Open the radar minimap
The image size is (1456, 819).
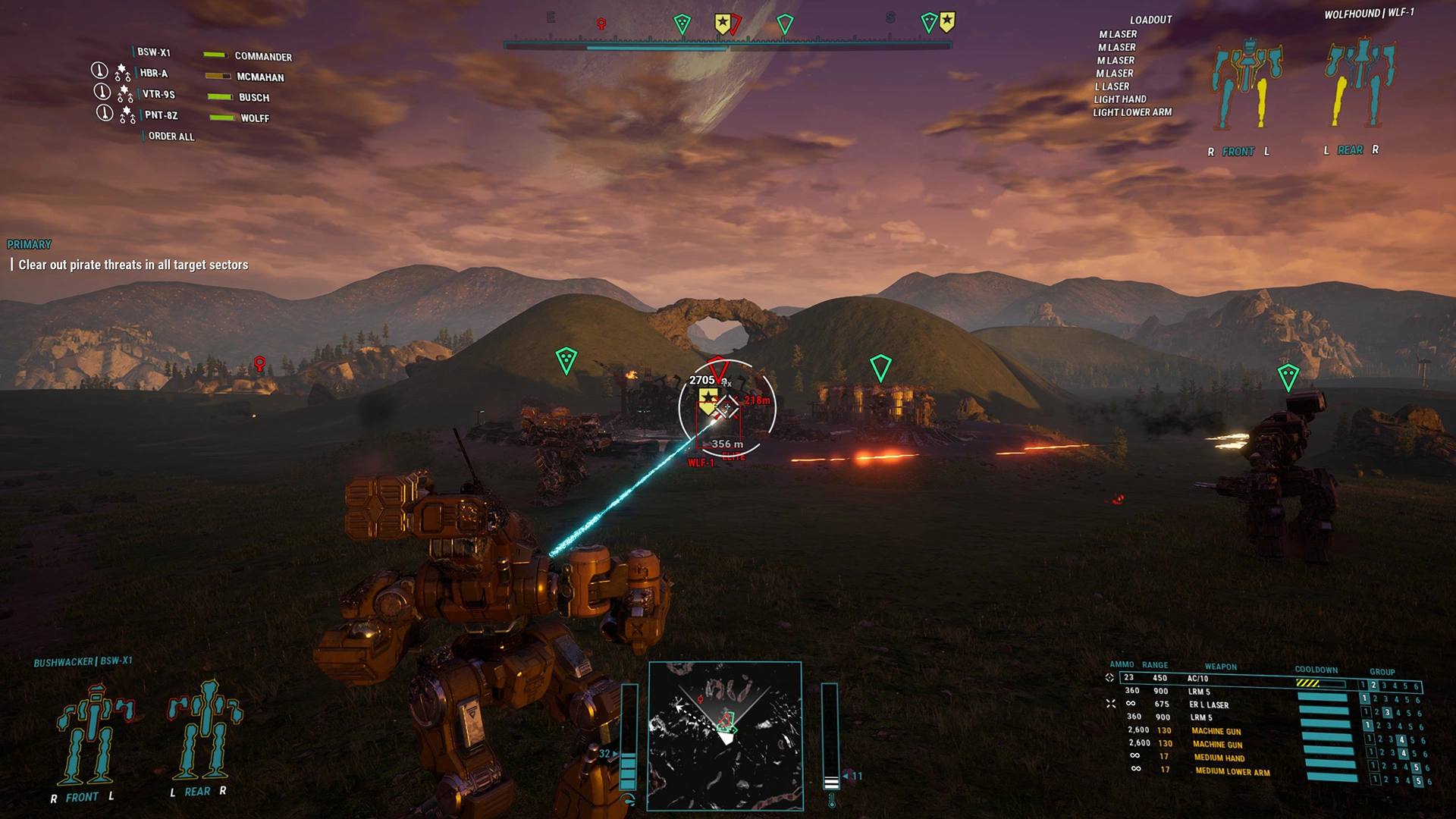pos(724,736)
